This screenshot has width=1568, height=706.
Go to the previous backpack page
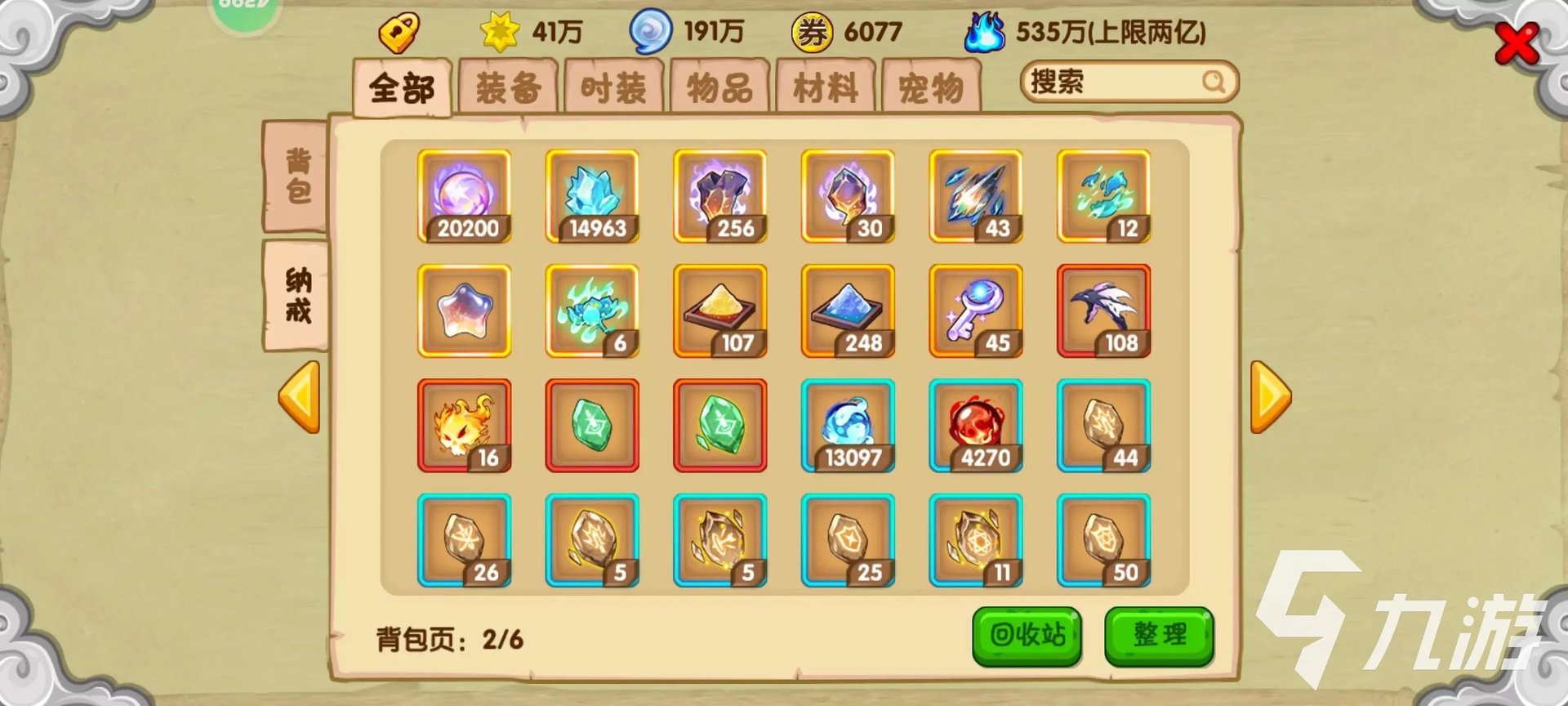point(299,397)
